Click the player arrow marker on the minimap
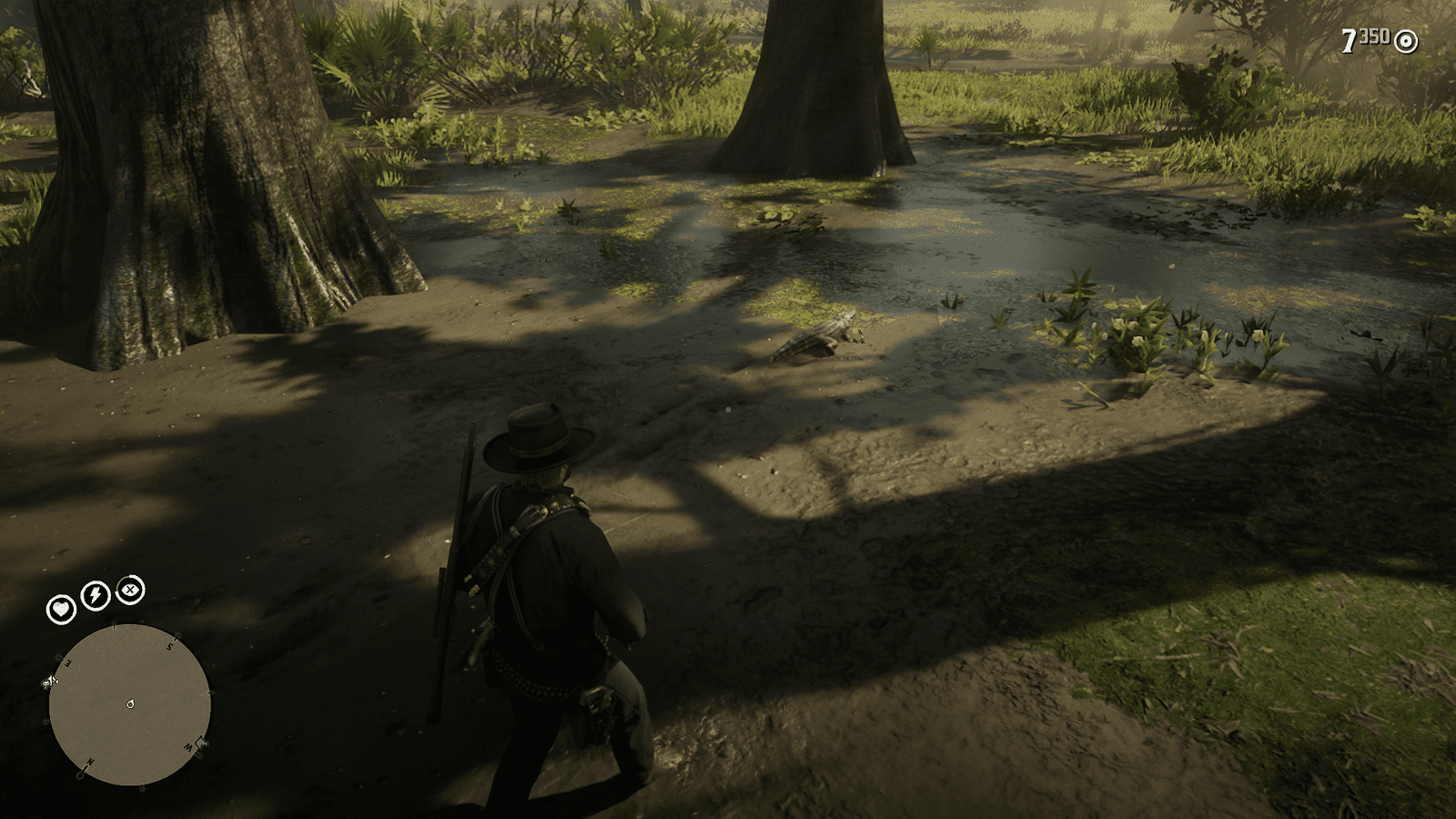1456x819 pixels. [130, 705]
